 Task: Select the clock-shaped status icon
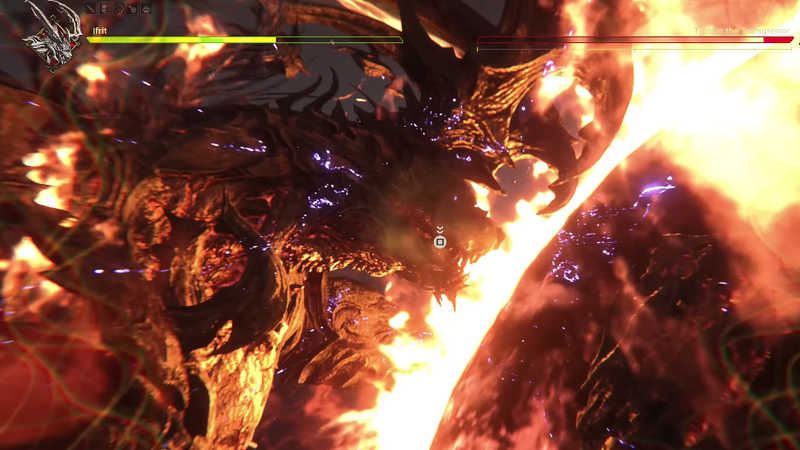(118, 9)
